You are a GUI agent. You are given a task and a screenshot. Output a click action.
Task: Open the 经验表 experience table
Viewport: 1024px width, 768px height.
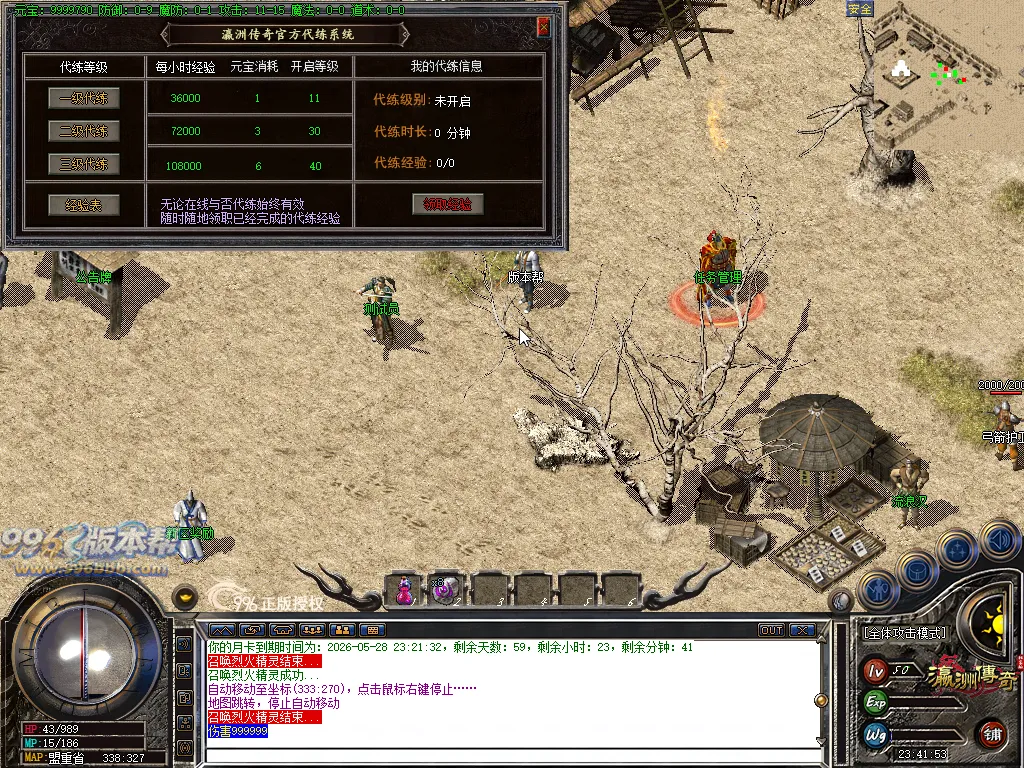[x=84, y=205]
